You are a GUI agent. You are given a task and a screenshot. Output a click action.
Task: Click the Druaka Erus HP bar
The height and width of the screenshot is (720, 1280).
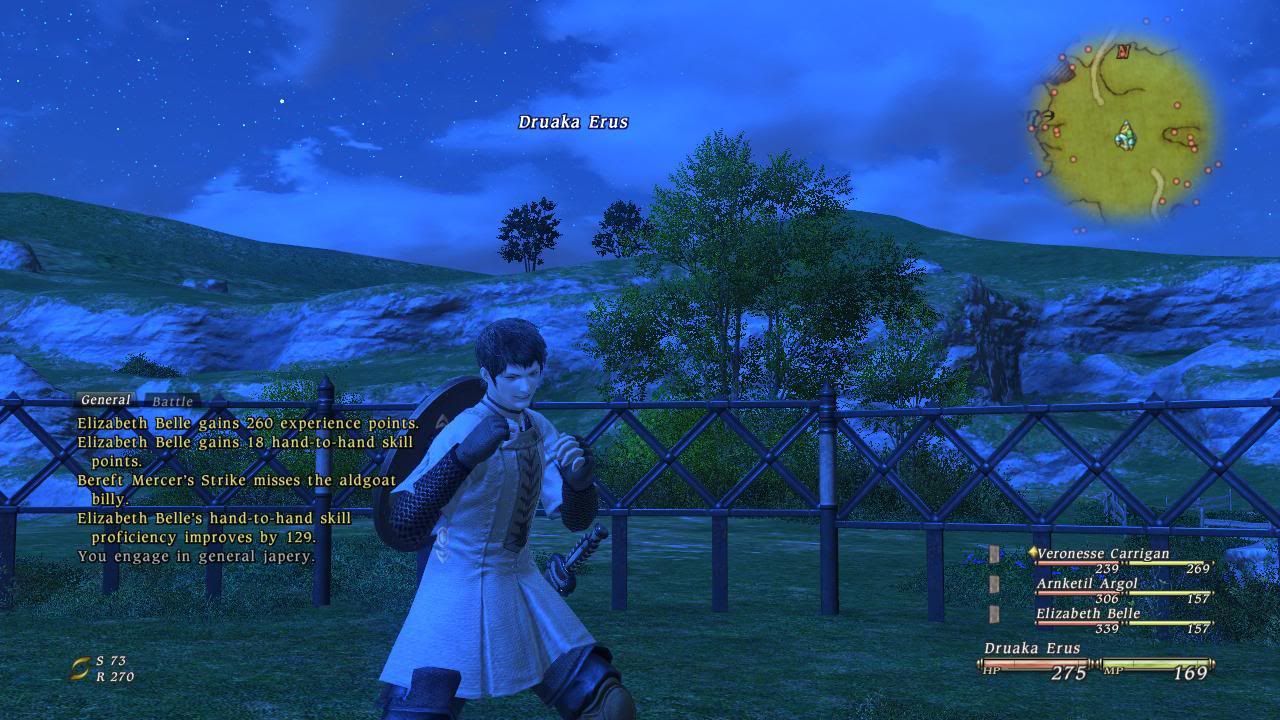[x=1034, y=663]
